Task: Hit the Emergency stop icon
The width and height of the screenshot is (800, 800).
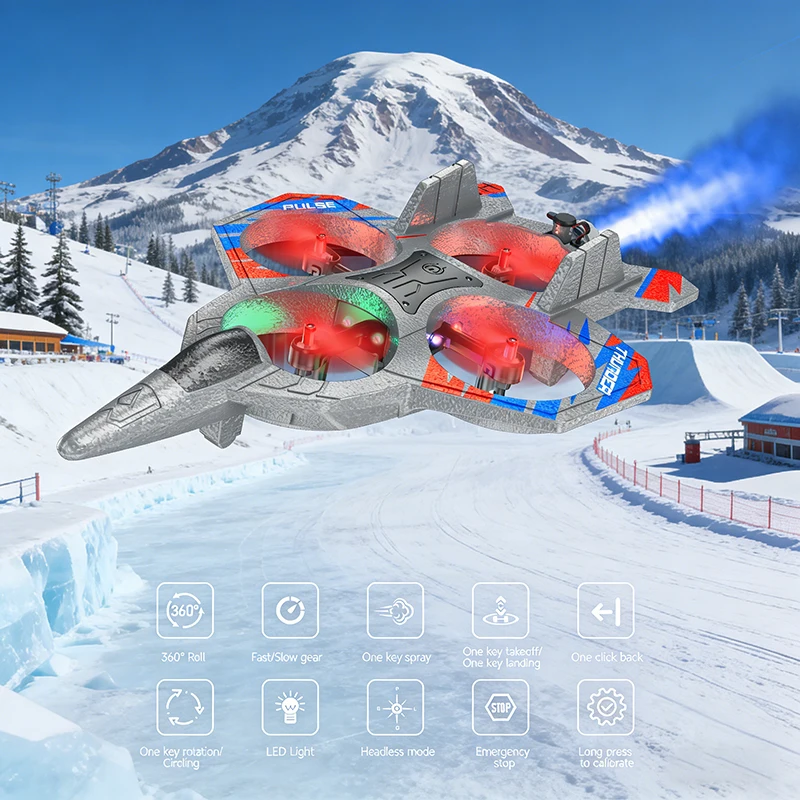Action: coord(500,707)
